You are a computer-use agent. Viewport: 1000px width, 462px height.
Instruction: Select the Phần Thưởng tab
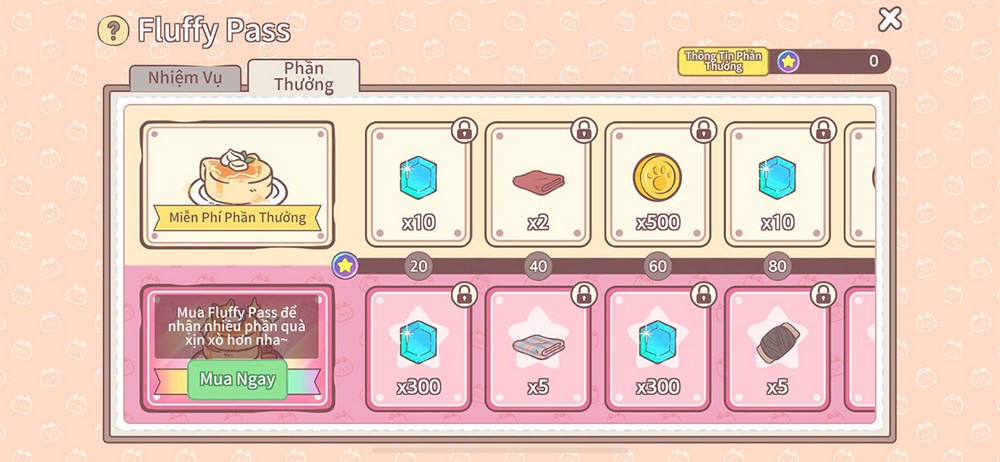[304, 77]
